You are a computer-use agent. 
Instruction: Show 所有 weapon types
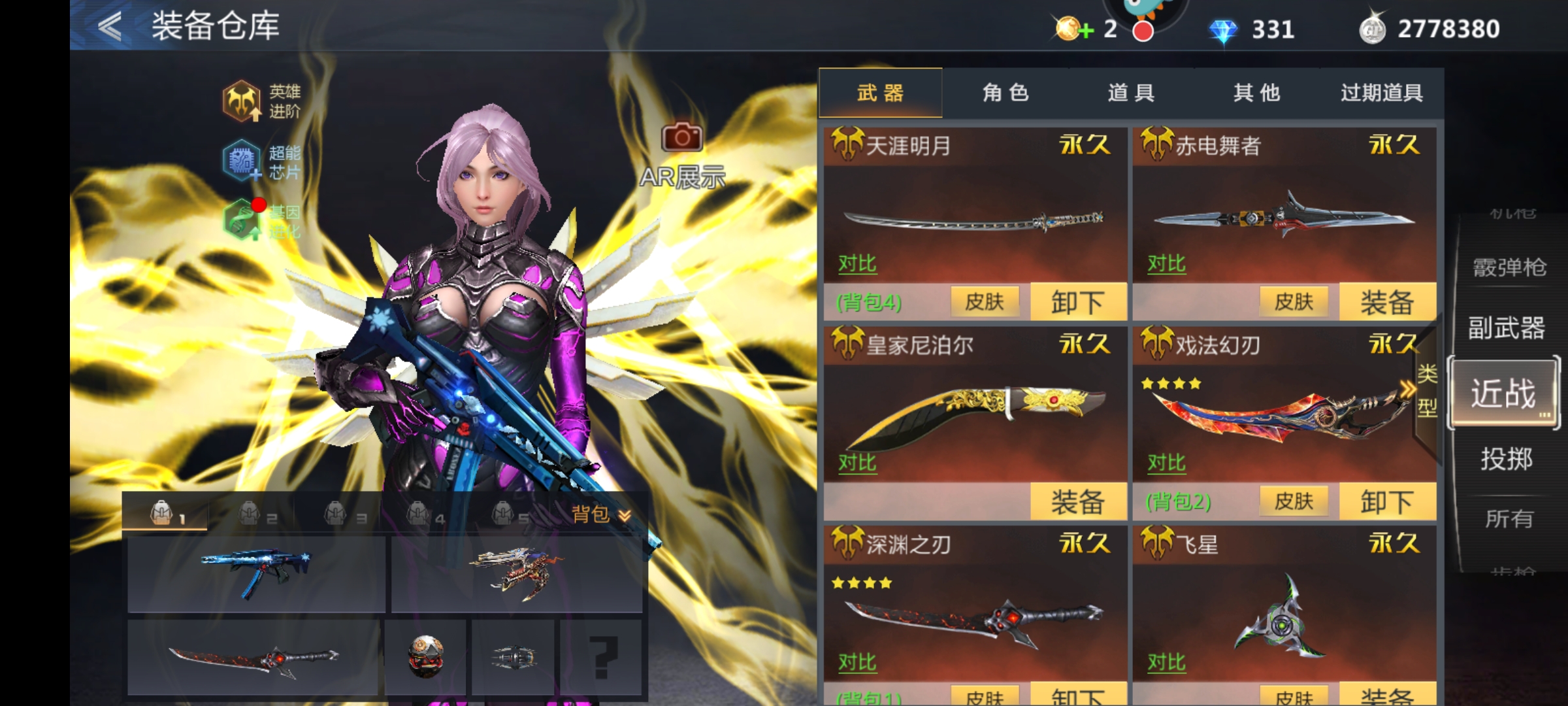pos(1509,519)
